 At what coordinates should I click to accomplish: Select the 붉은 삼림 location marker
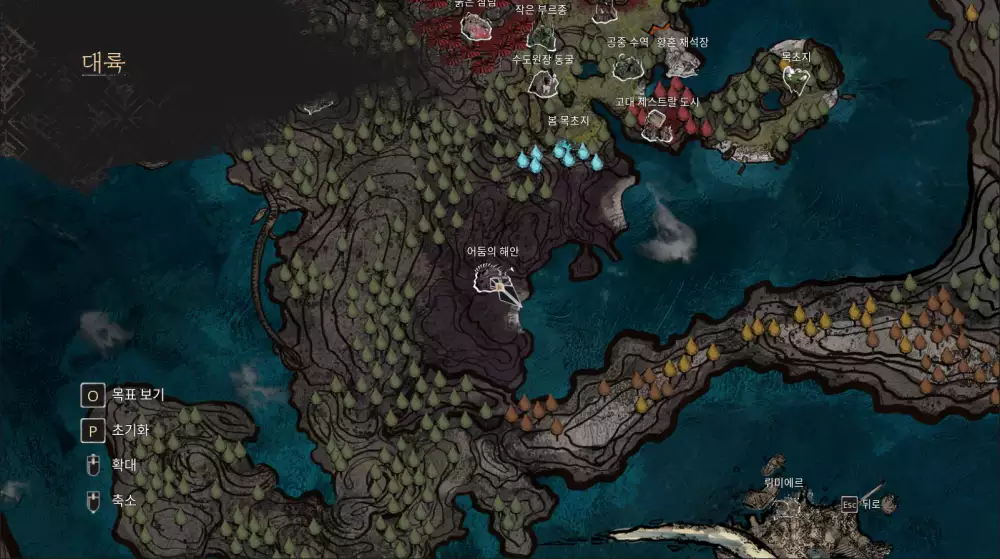point(476,27)
